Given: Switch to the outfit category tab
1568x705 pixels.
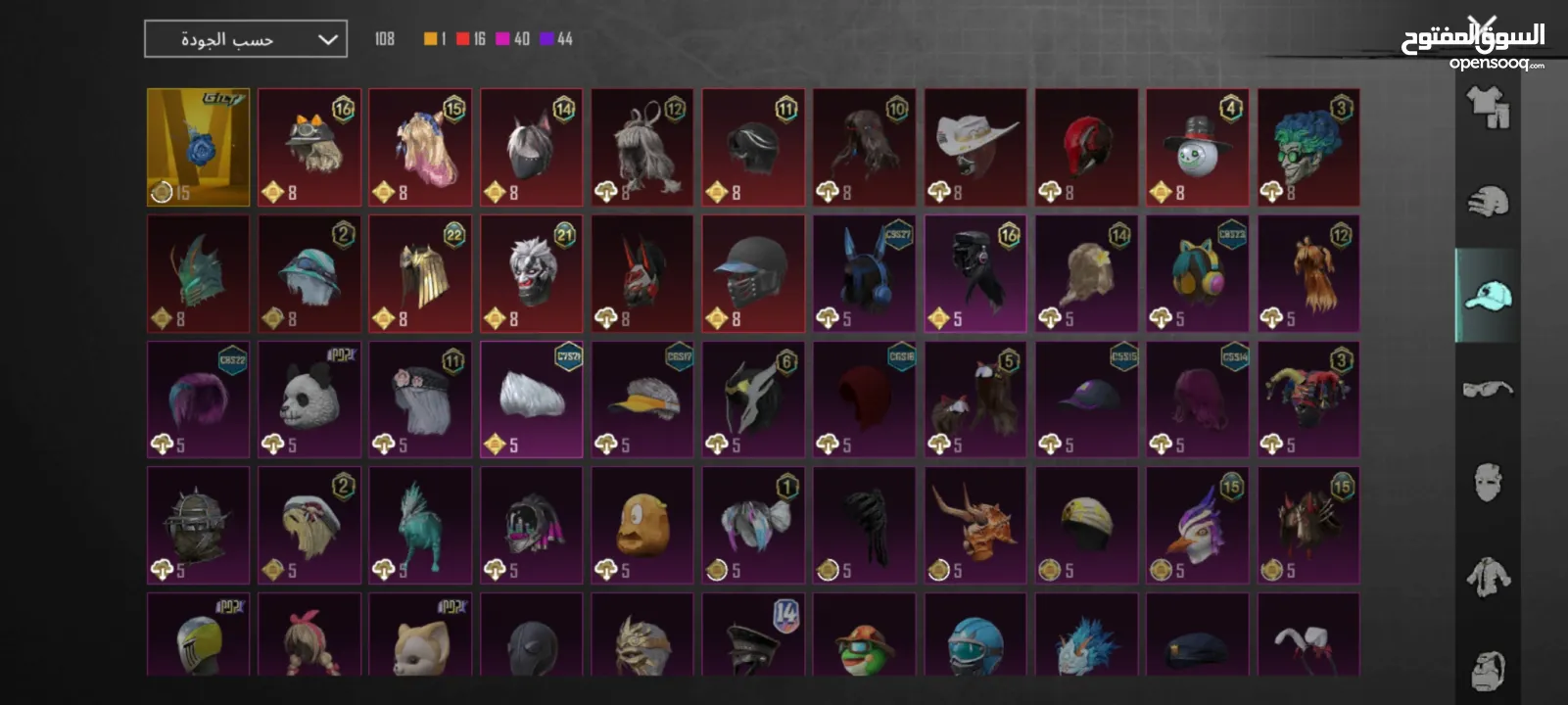Looking at the screenshot, I should tap(1487, 108).
